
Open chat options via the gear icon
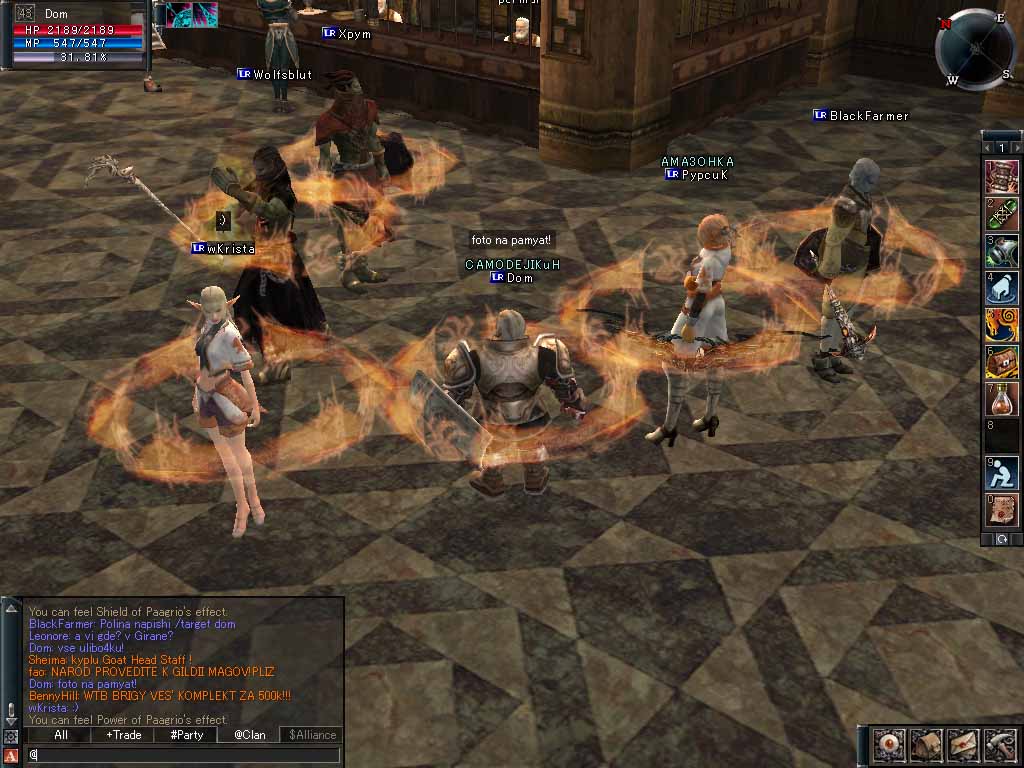coord(10,737)
